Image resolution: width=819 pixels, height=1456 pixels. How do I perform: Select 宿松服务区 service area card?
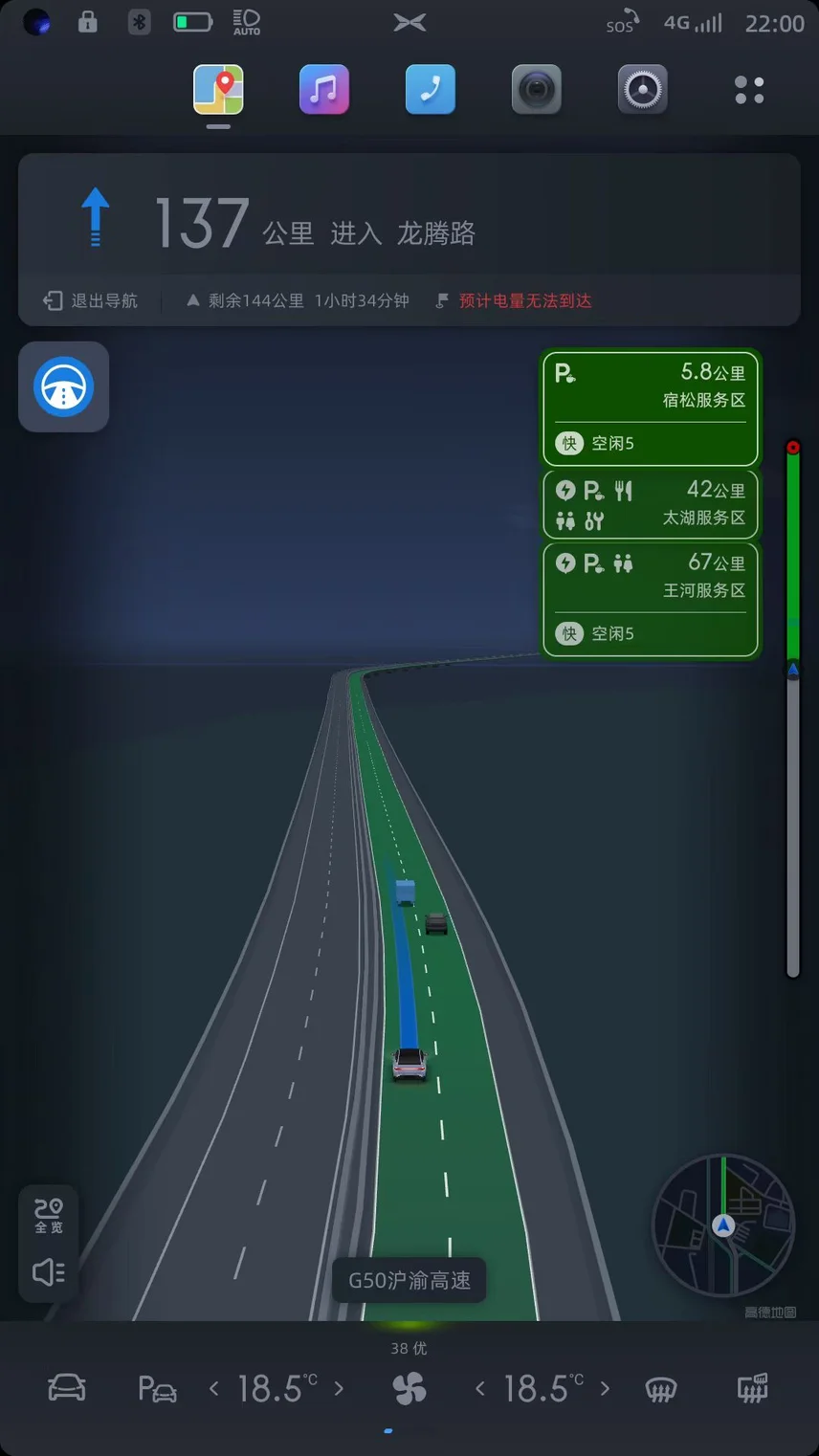pos(650,408)
